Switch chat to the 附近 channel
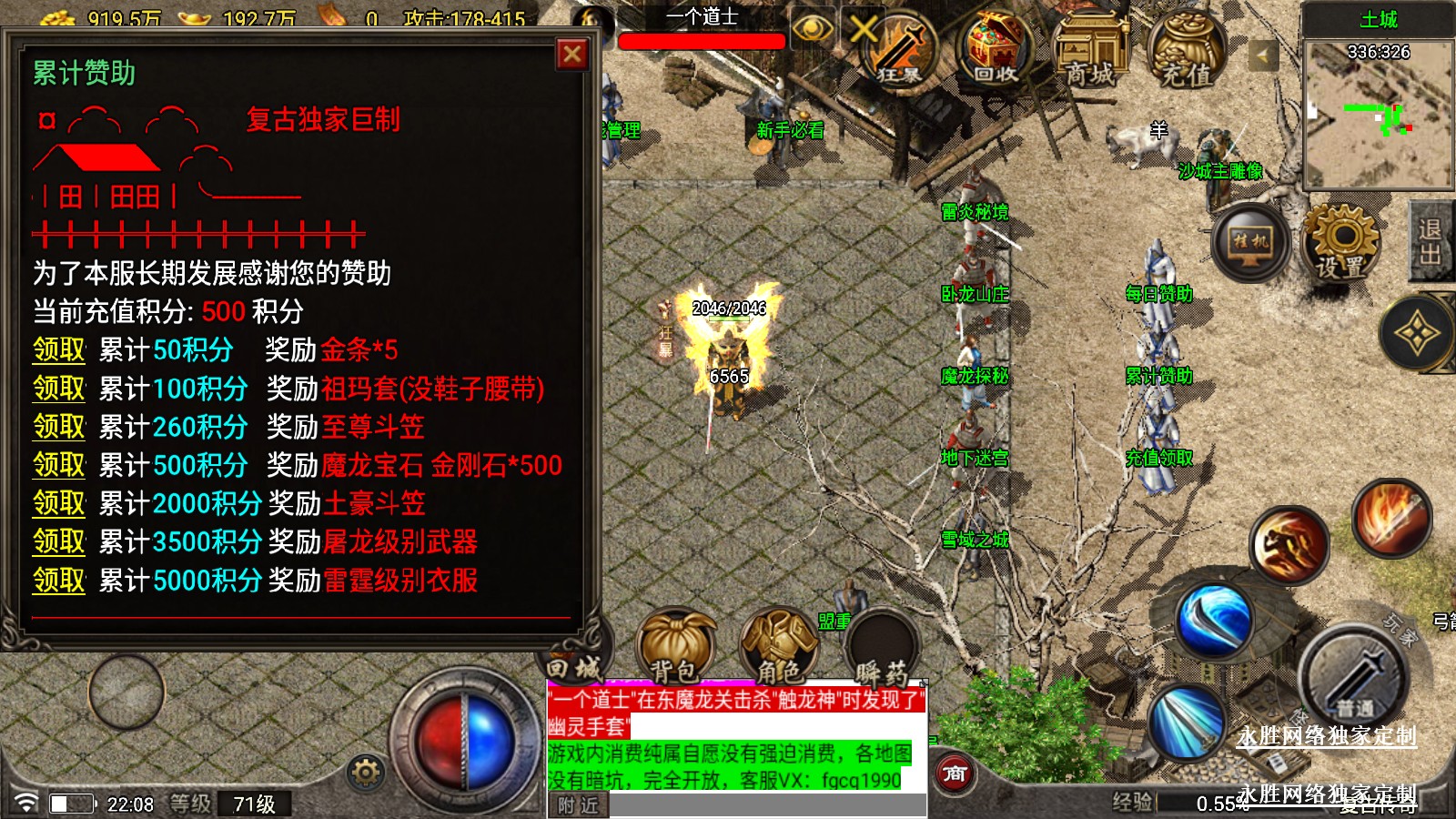This screenshot has width=1456, height=819. point(578,805)
